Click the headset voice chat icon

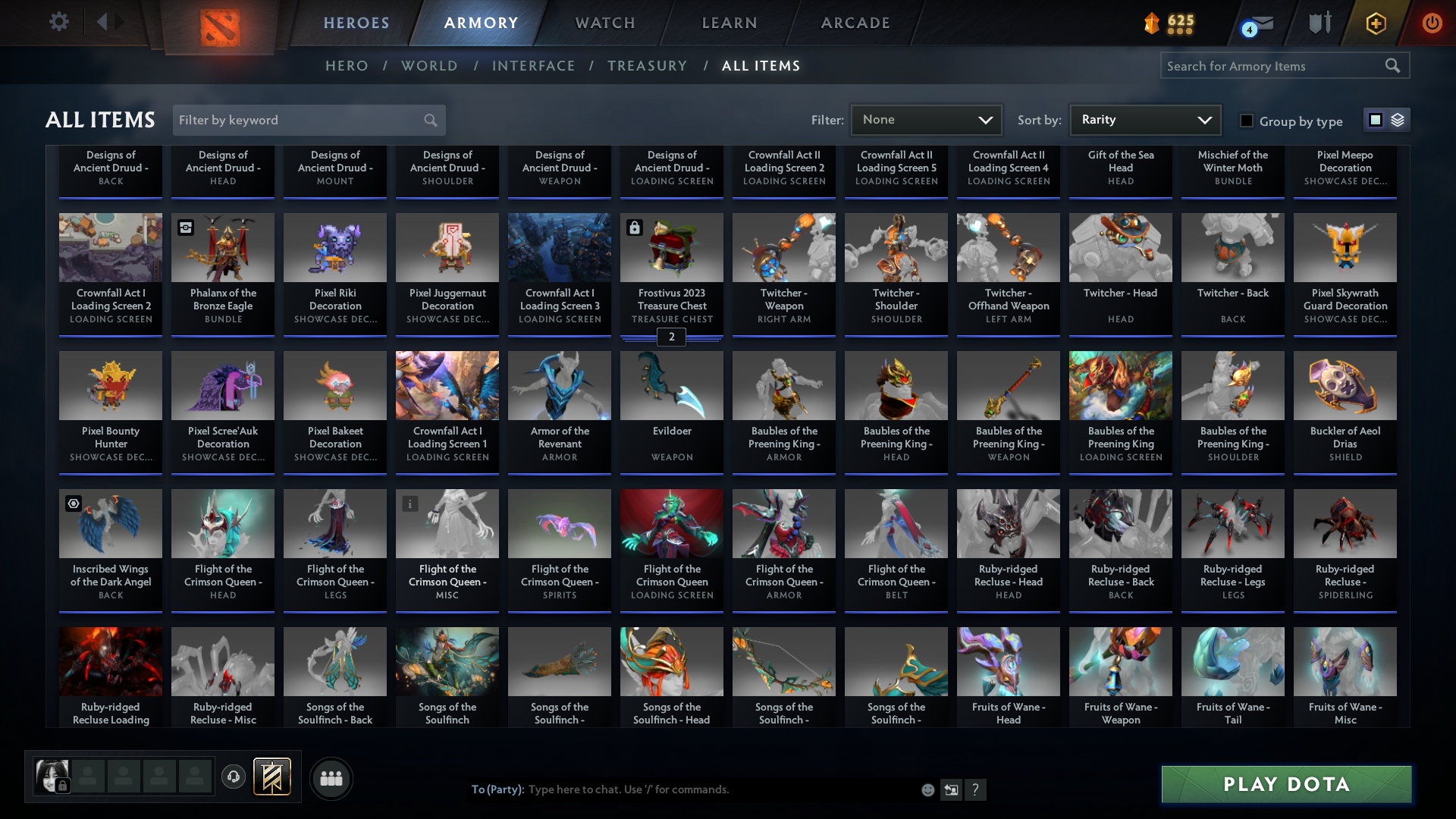point(233,777)
